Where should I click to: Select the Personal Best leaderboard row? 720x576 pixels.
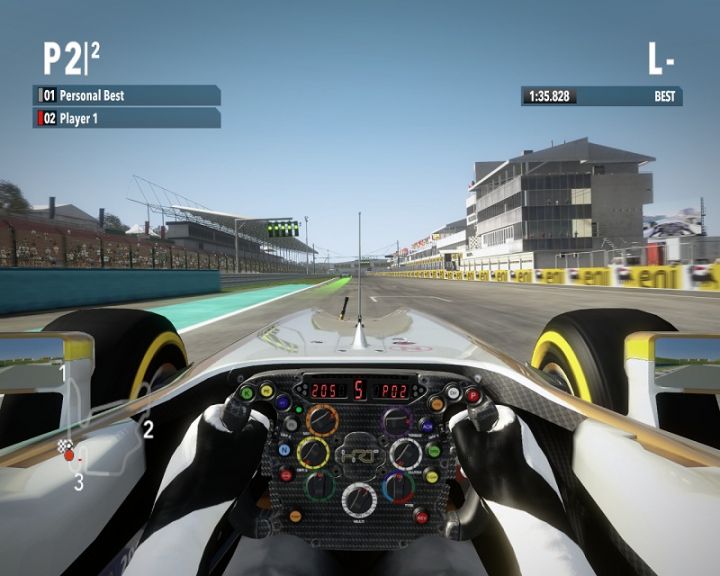pos(127,96)
